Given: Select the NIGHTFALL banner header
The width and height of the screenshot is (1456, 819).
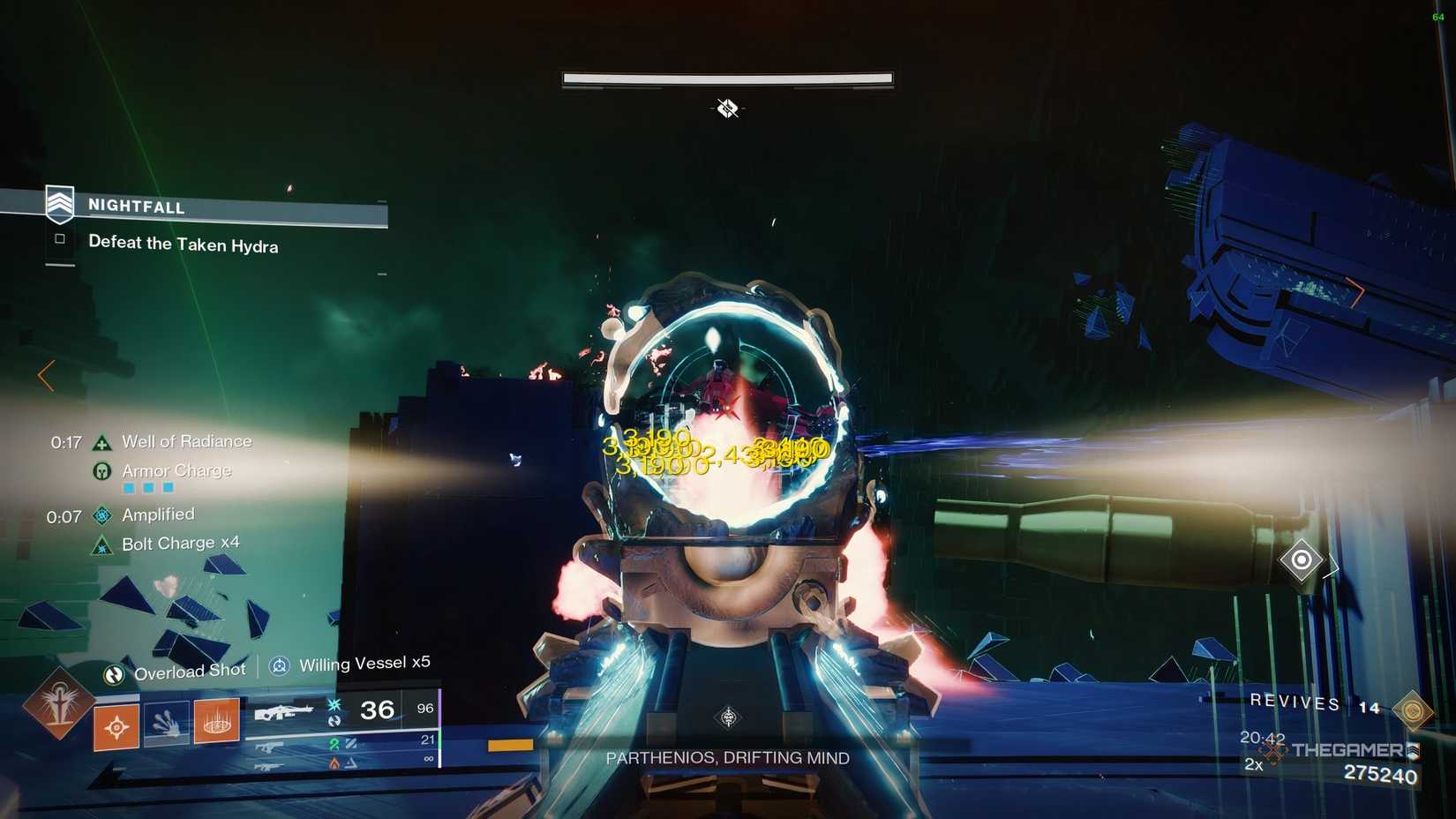Looking at the screenshot, I should (137, 206).
